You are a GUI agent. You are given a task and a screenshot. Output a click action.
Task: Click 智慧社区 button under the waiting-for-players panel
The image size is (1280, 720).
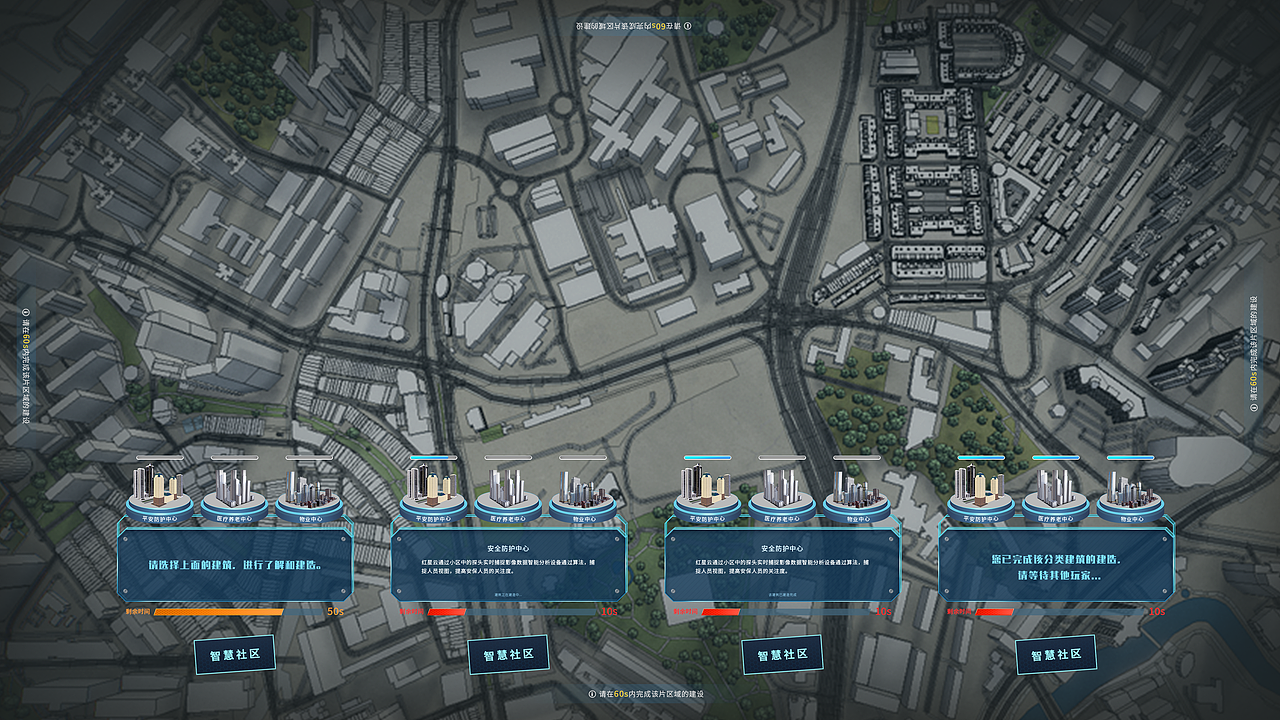(x=1056, y=654)
